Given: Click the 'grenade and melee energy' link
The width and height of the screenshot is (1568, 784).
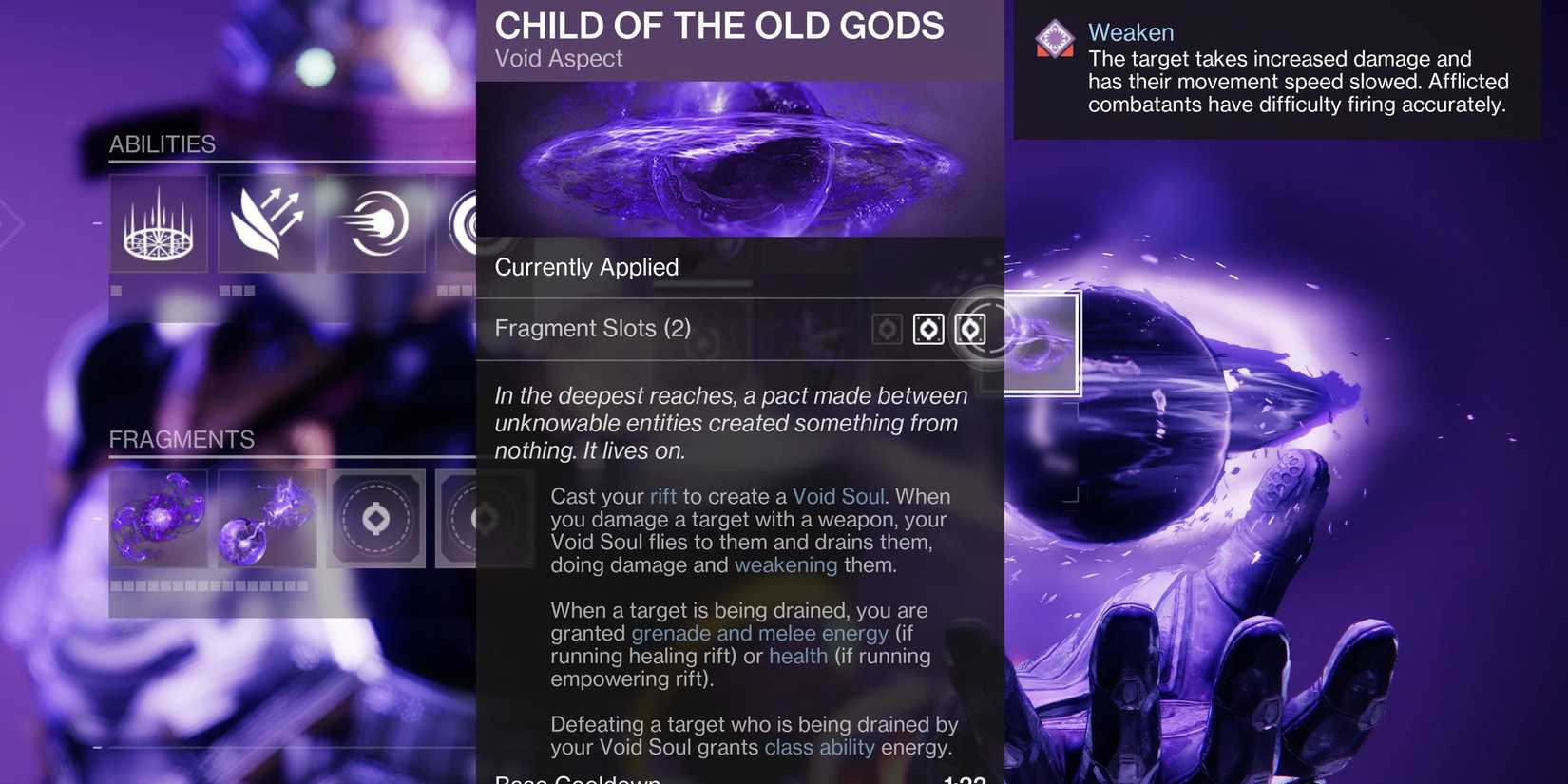Looking at the screenshot, I should tap(758, 633).
